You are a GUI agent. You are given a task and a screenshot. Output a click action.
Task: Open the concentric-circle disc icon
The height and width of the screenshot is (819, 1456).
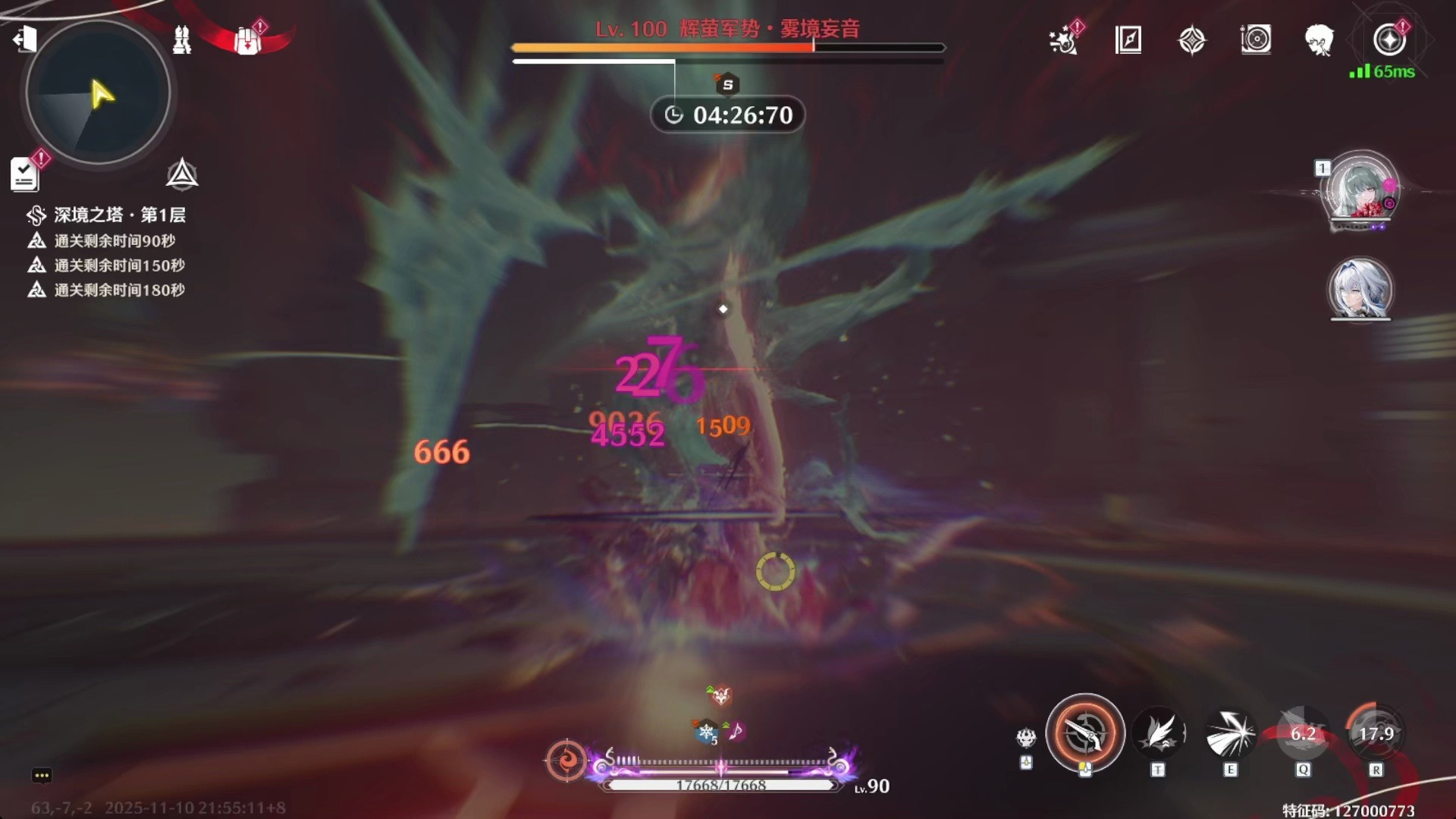[x=1256, y=39]
